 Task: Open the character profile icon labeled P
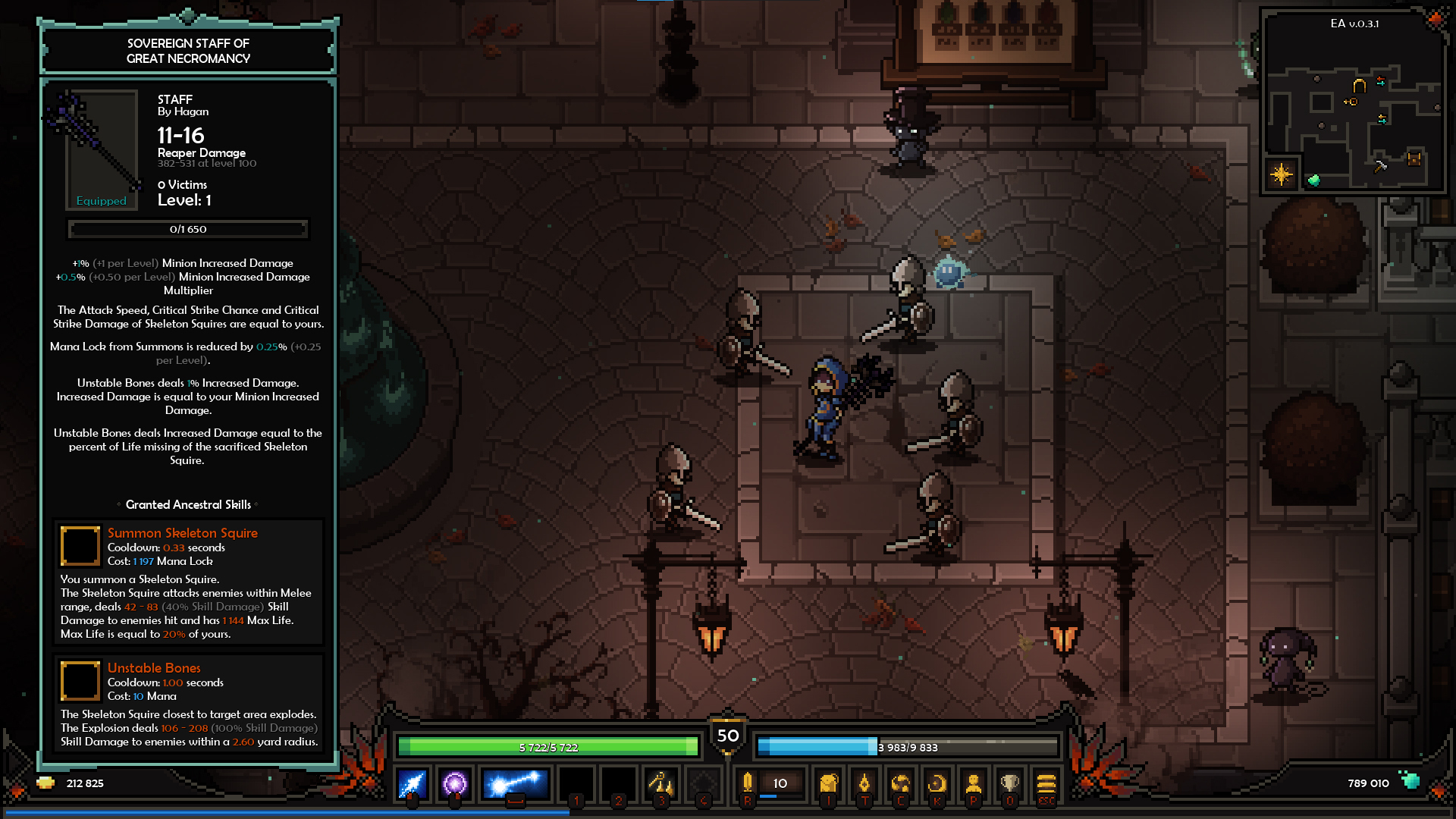pos(974,786)
